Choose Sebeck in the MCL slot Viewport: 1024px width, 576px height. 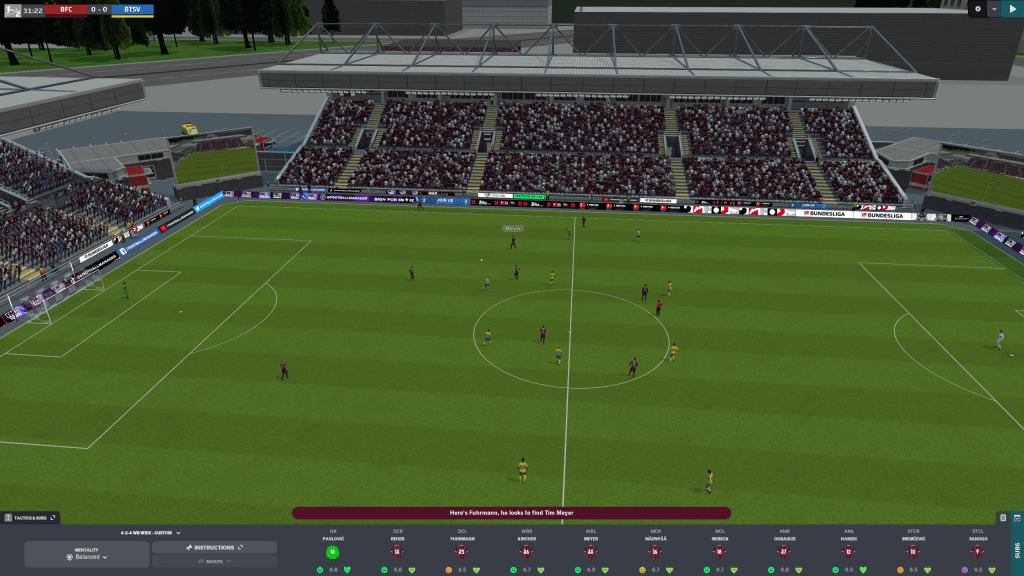[x=720, y=551]
